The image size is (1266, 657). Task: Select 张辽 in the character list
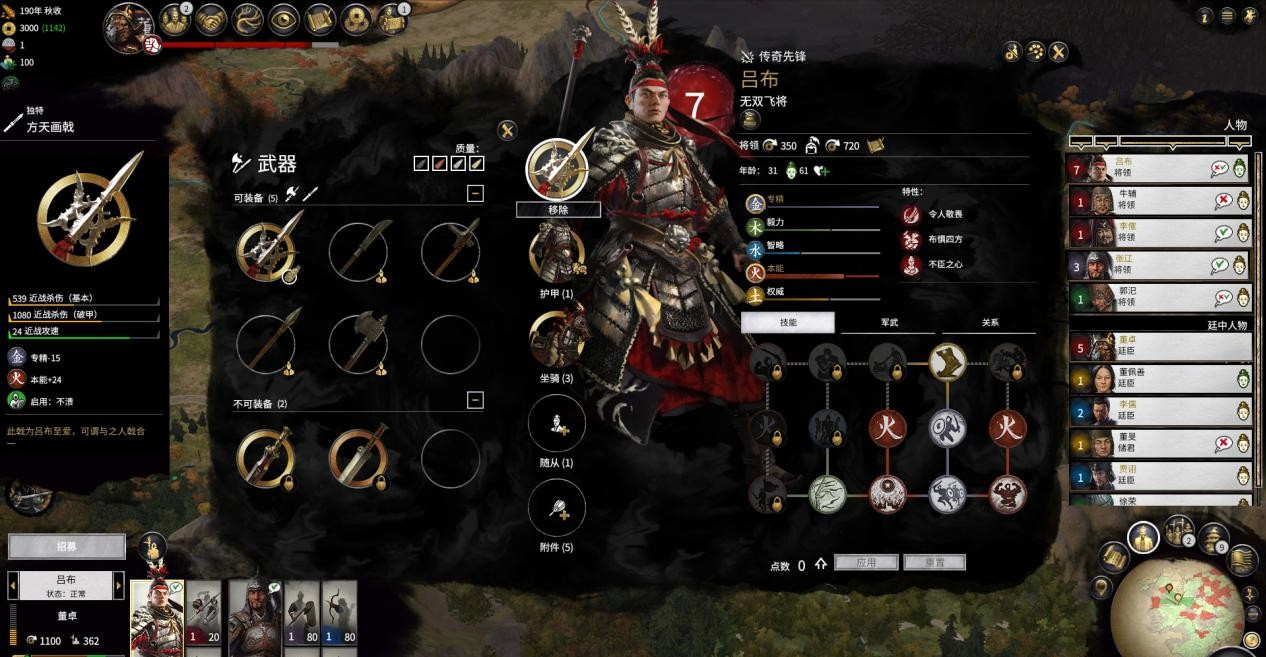(x=1160, y=265)
